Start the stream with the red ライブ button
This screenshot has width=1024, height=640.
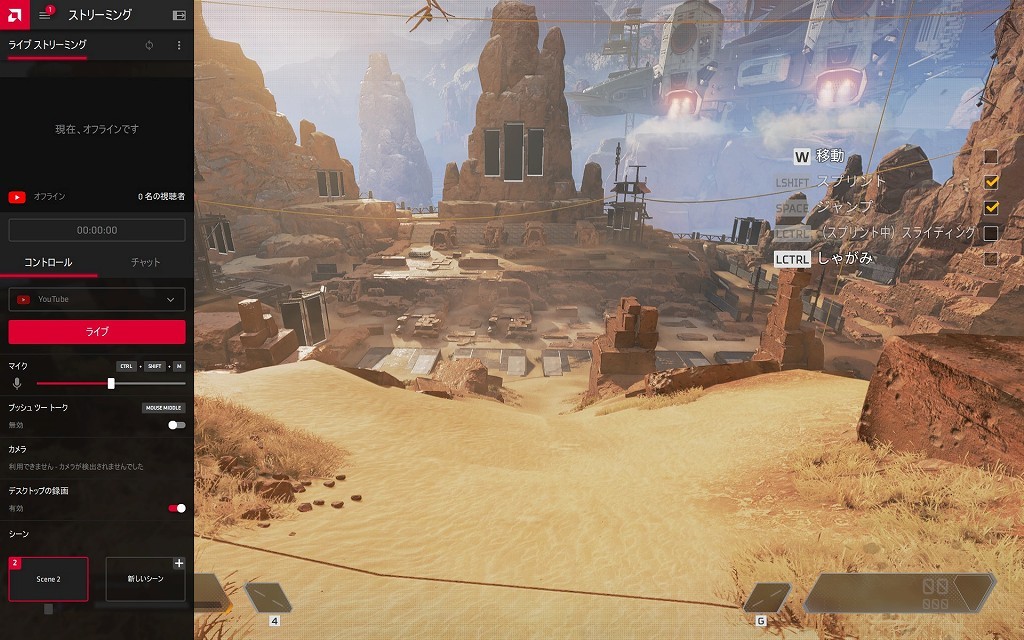pyautogui.click(x=97, y=332)
